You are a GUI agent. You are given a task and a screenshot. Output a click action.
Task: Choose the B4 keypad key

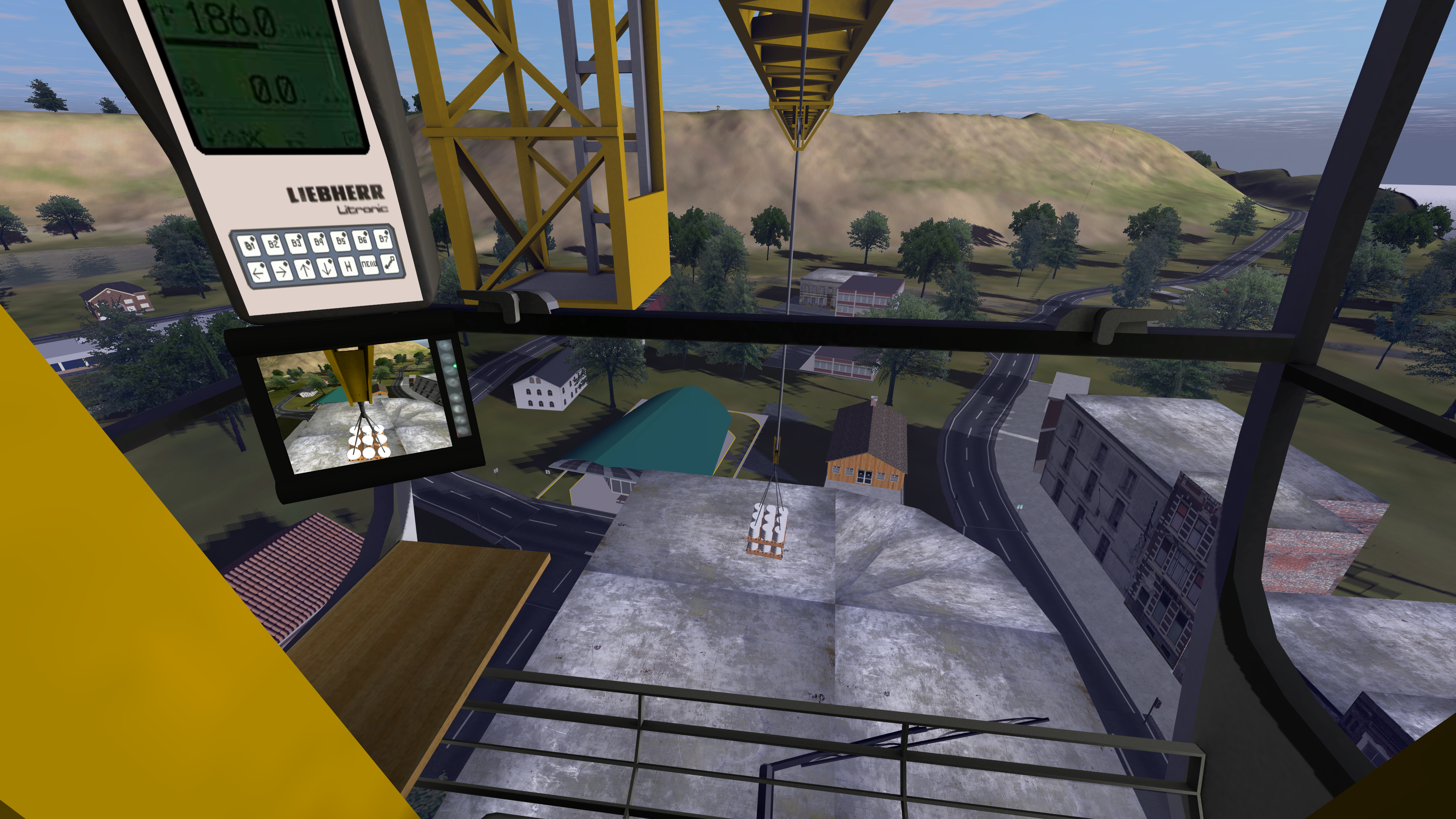[318, 242]
